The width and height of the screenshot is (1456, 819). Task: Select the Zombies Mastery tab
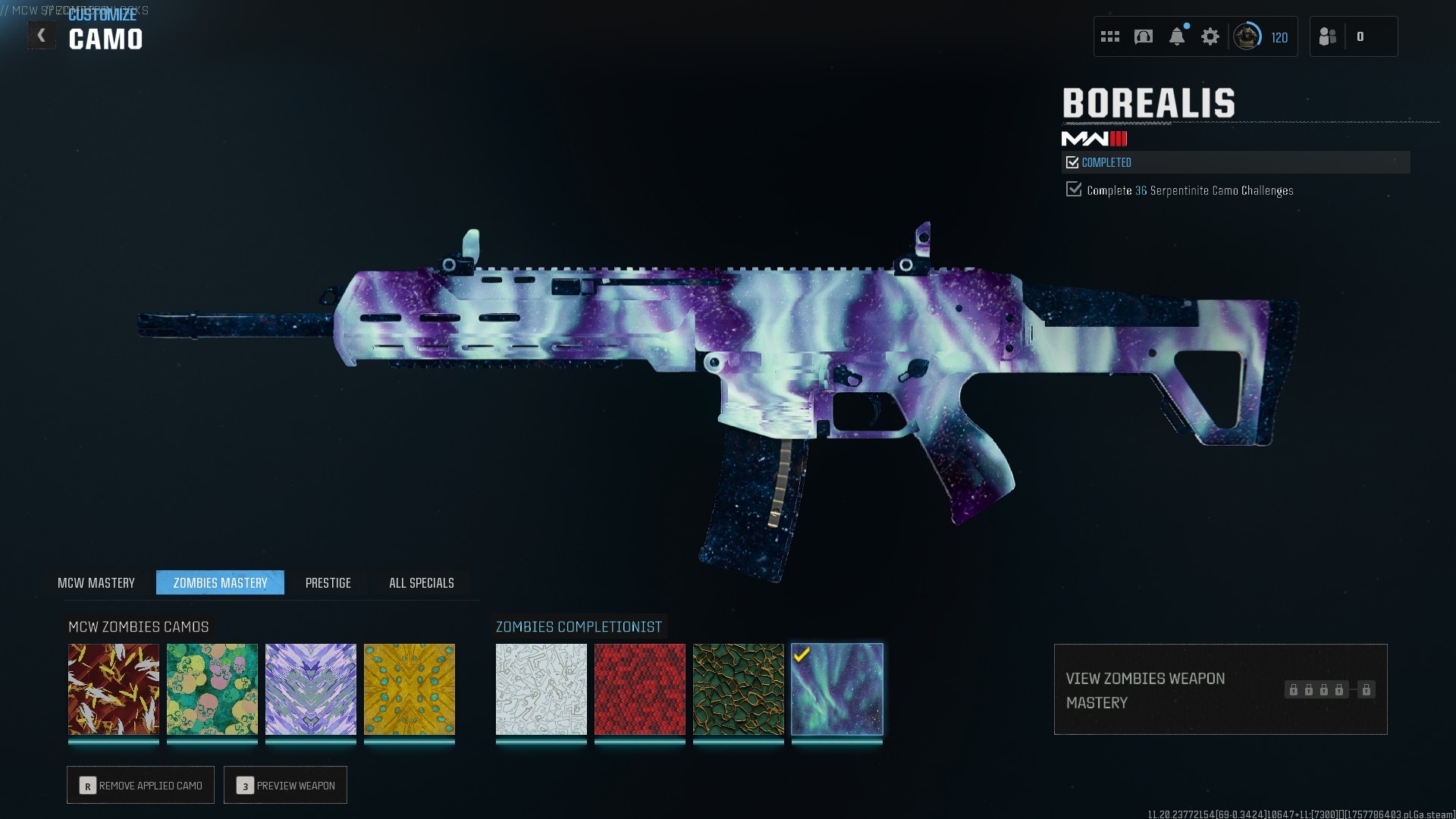[220, 582]
